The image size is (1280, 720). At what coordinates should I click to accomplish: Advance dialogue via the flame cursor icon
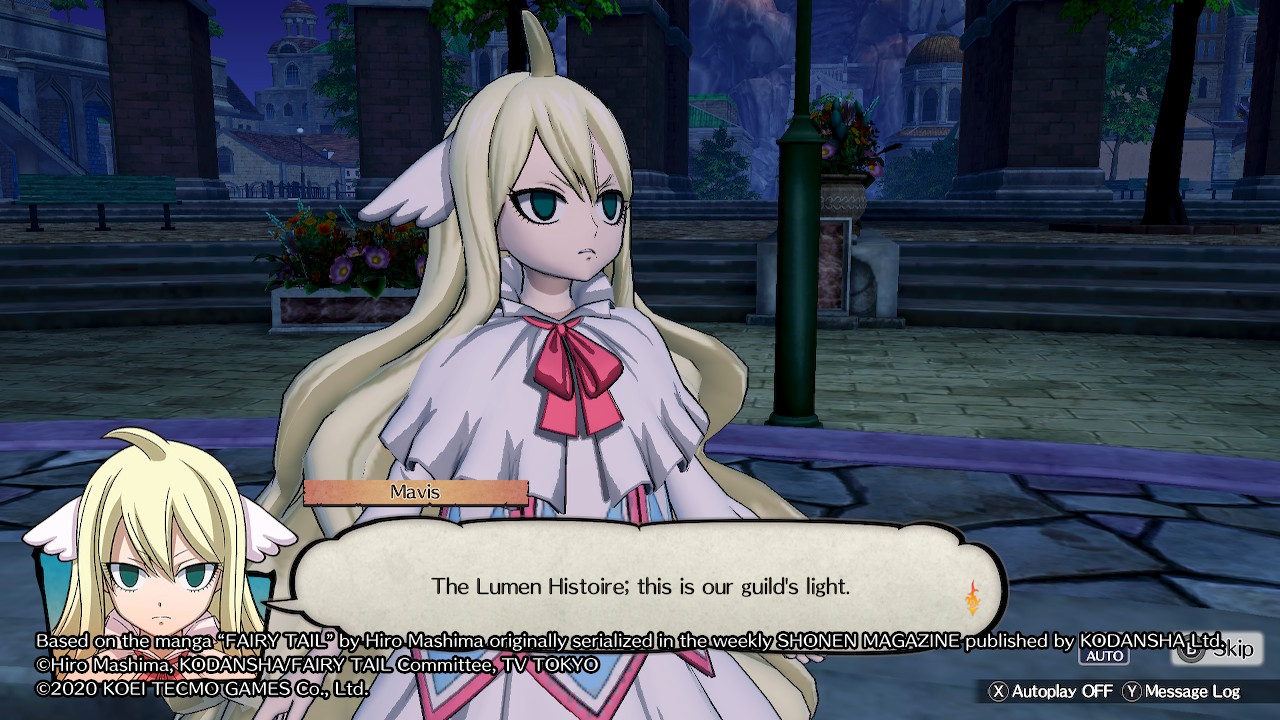click(x=971, y=597)
